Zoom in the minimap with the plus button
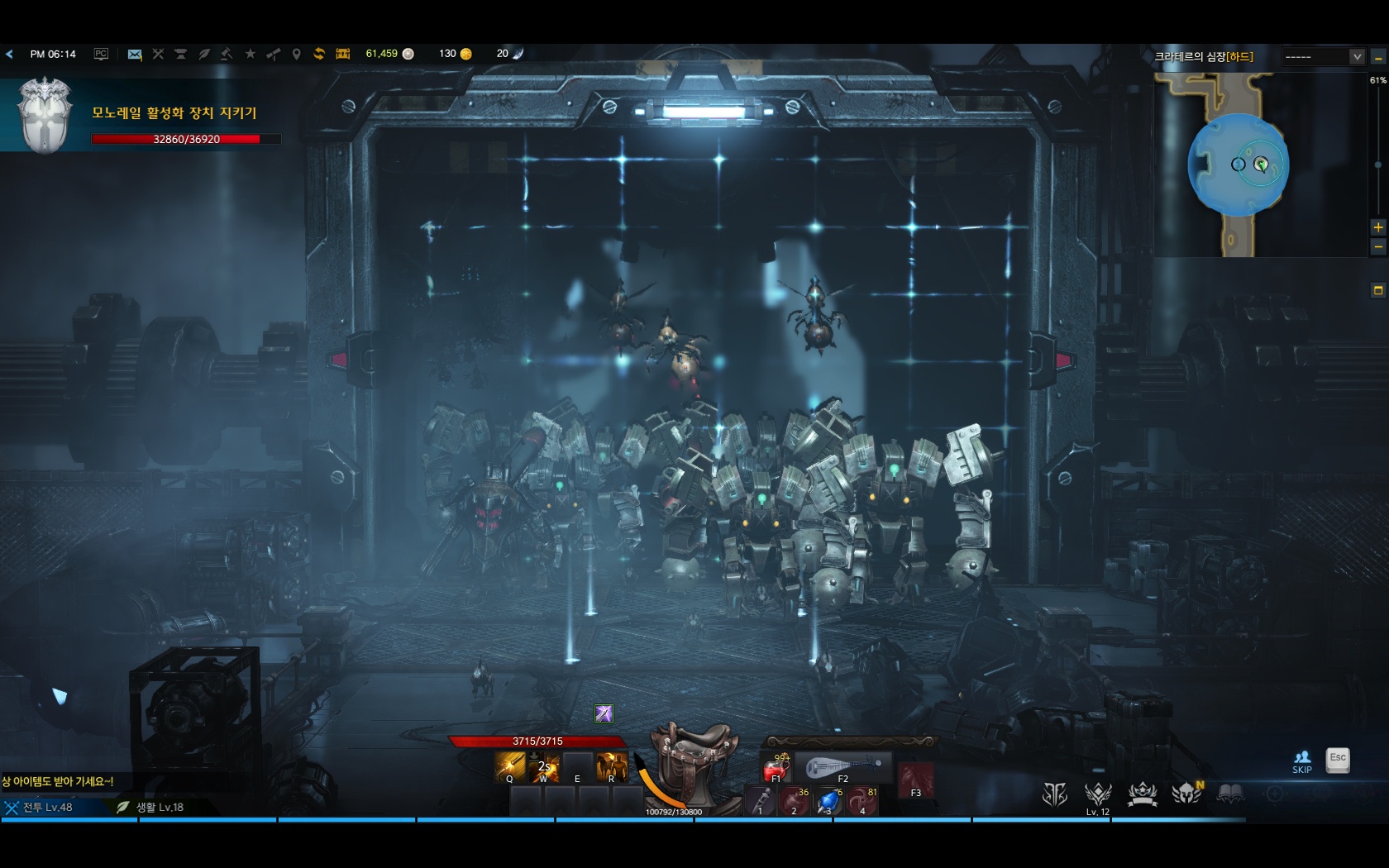1389x868 pixels. [x=1378, y=227]
